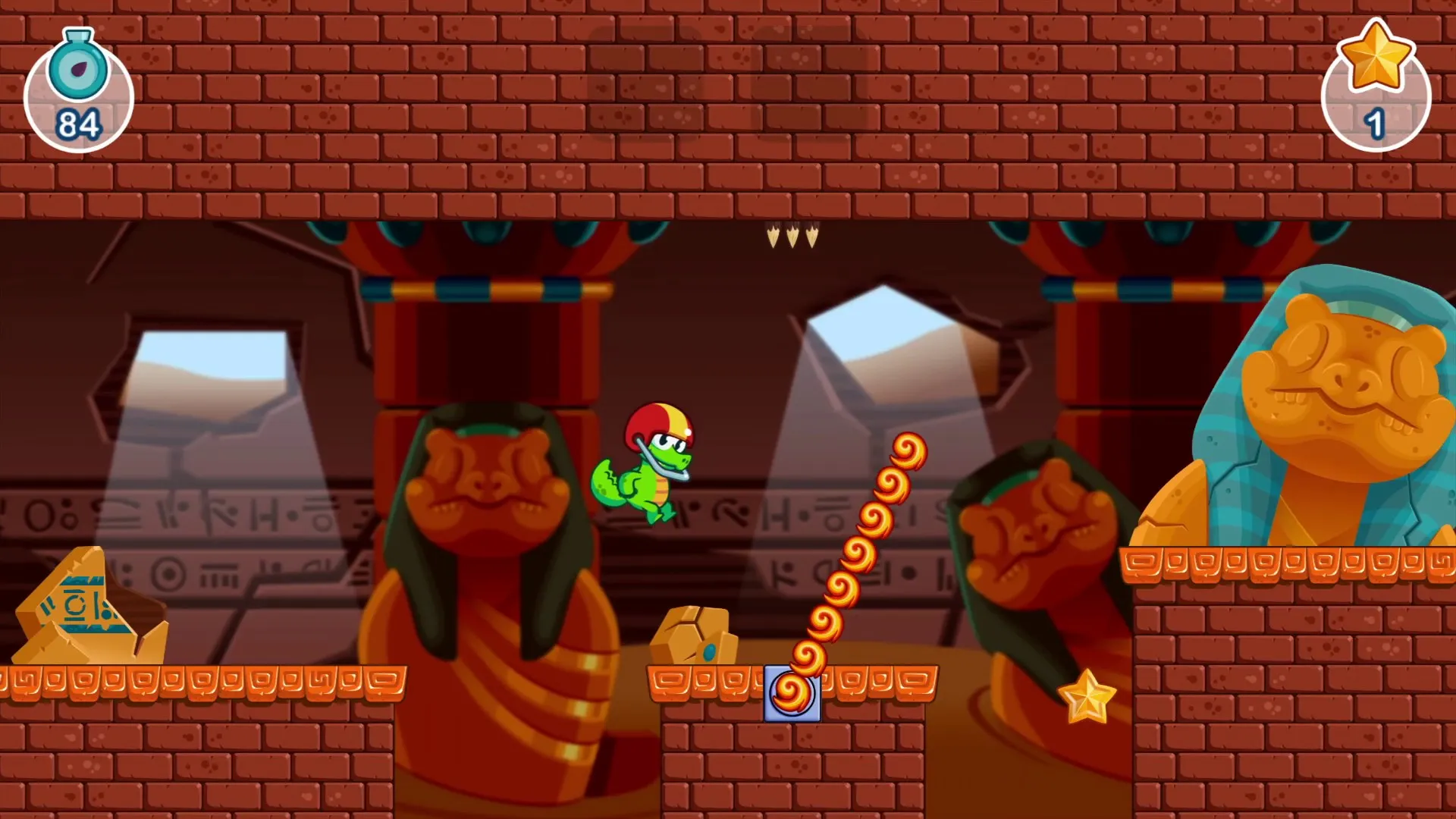Collect the star pickup on the right platform
The width and height of the screenshot is (1456, 819).
point(1086,694)
